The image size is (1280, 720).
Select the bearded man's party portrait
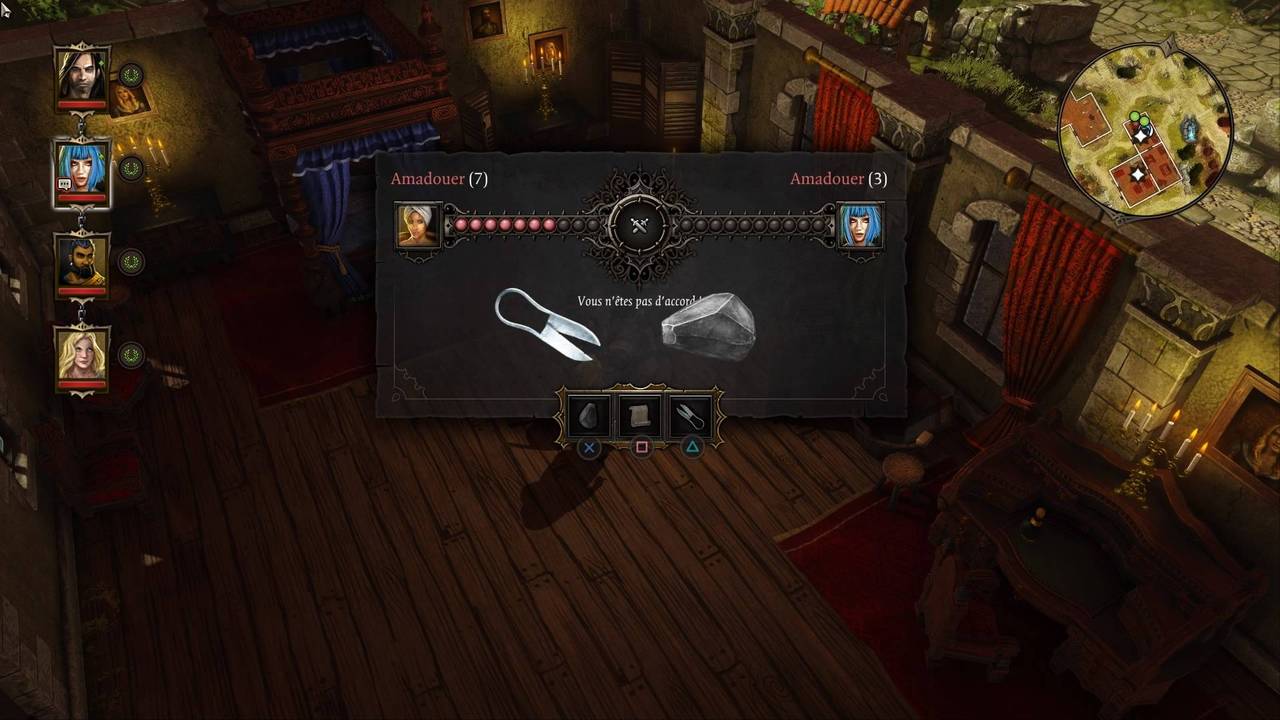pyautogui.click(x=82, y=262)
